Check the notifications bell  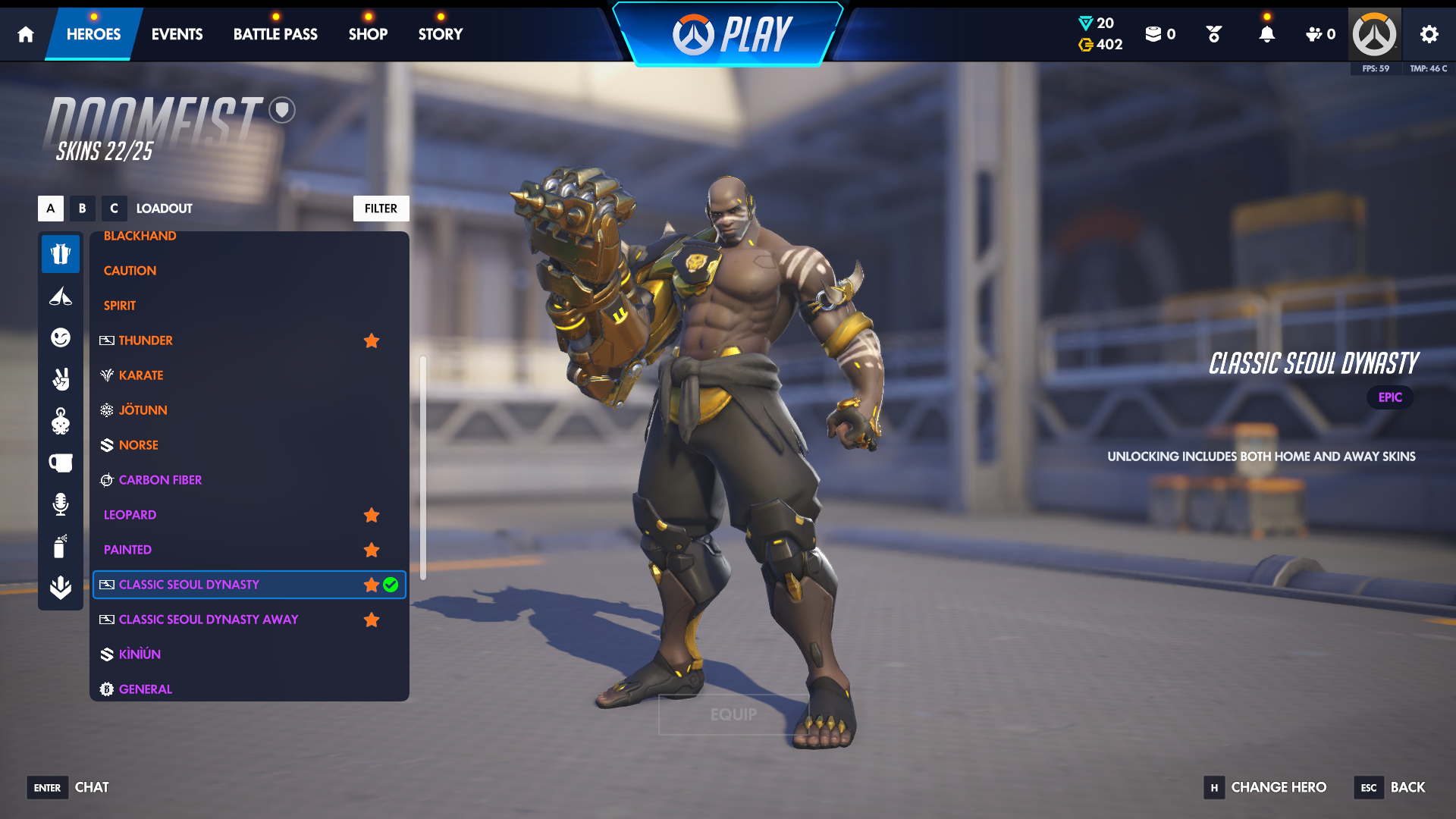pos(1266,34)
